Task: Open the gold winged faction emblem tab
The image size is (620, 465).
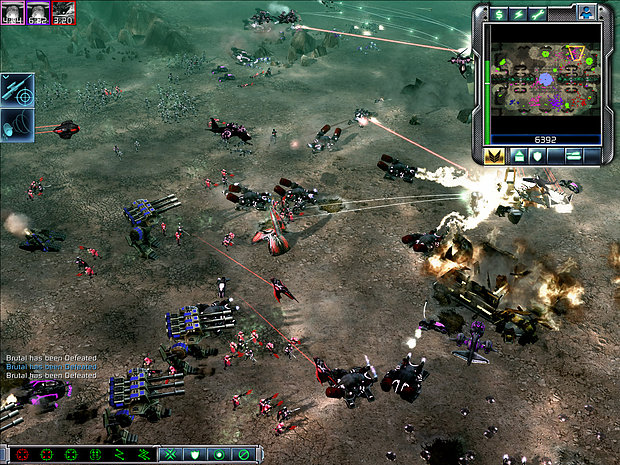Action: (492, 156)
